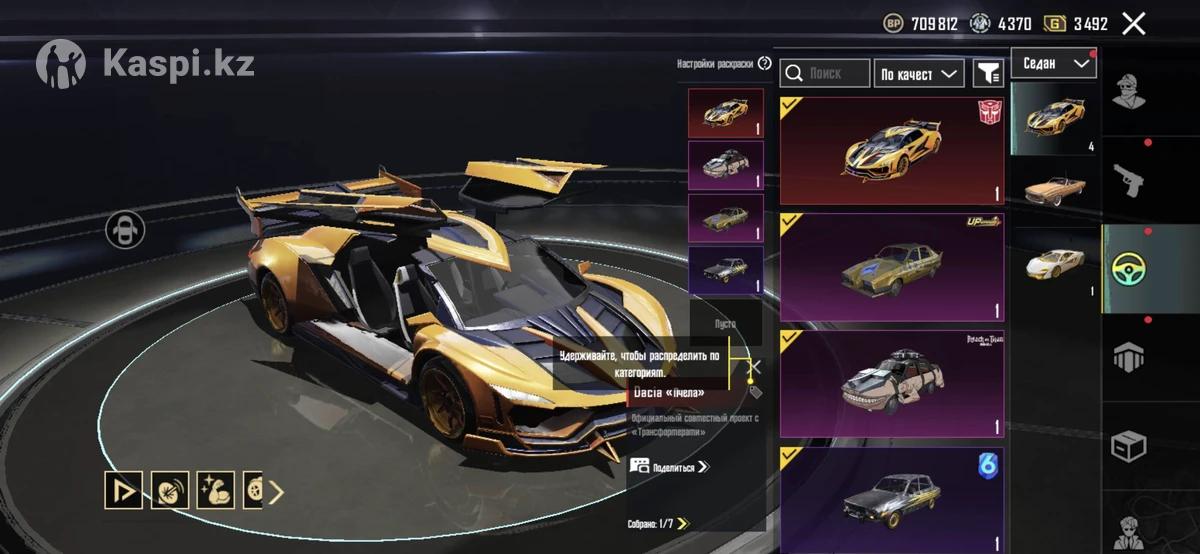
Task: Close the vehicle inventory with the X
Action: (1133, 24)
